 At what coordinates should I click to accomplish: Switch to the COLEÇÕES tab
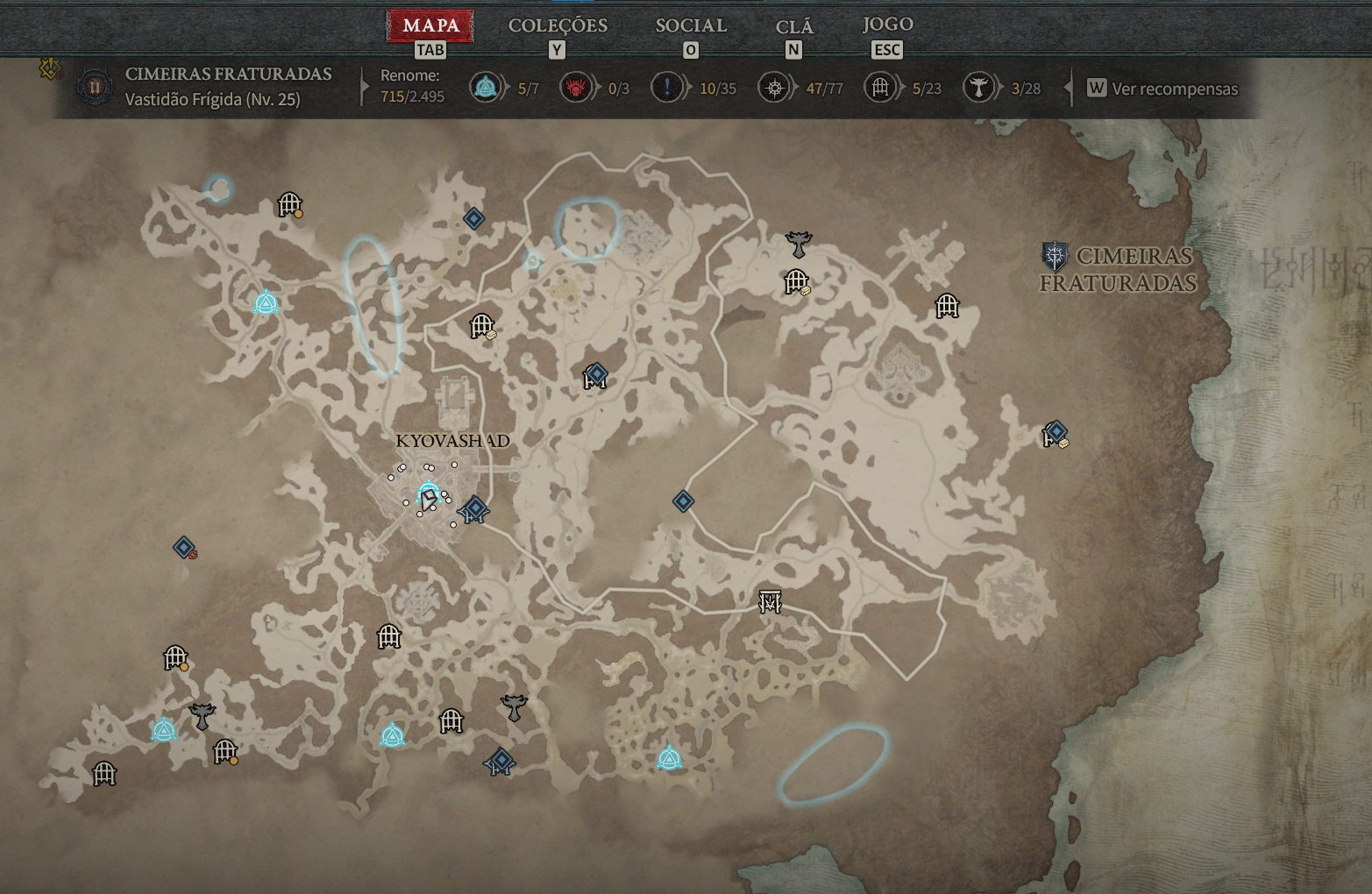coord(558,25)
